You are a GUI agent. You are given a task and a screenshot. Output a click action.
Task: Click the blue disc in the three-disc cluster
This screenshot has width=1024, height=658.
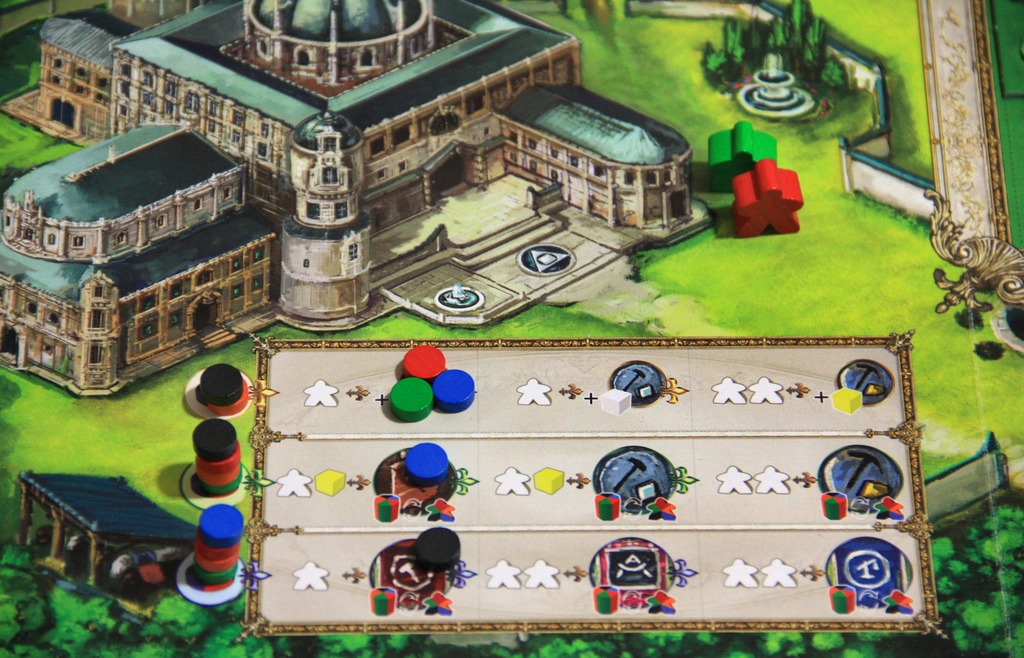[453, 390]
